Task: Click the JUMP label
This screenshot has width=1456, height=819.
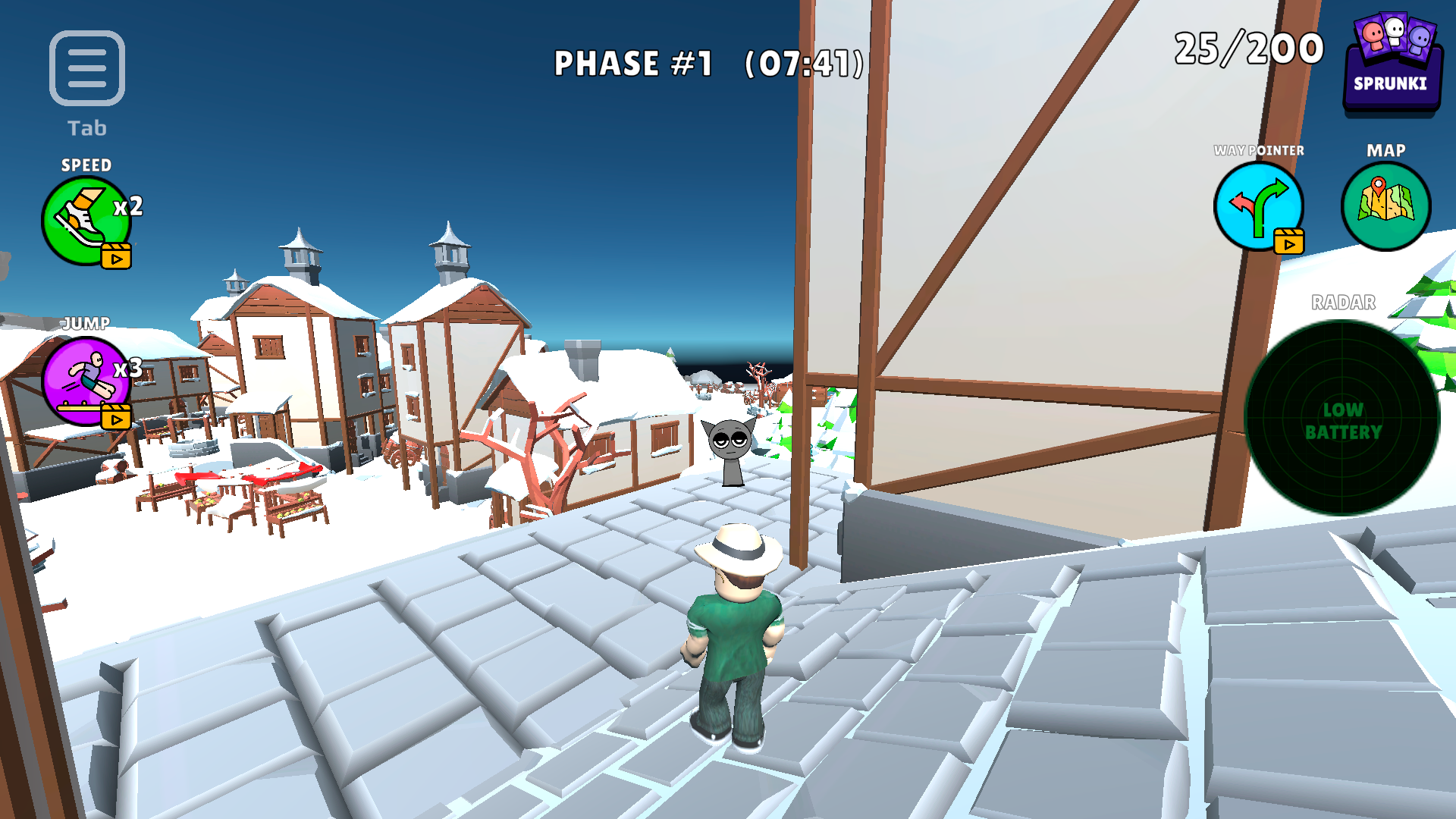Action: point(86,322)
